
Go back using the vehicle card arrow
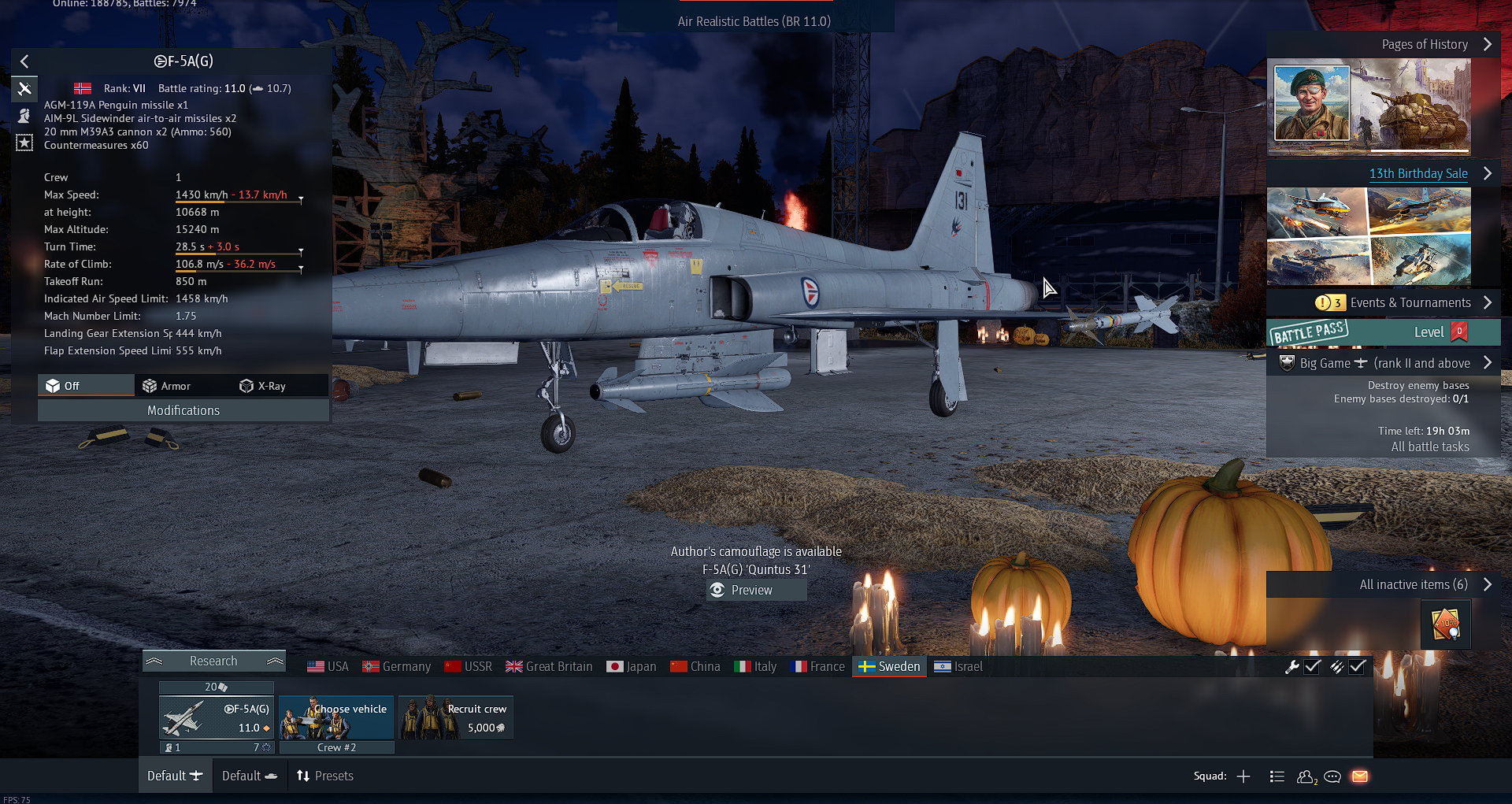[24, 61]
